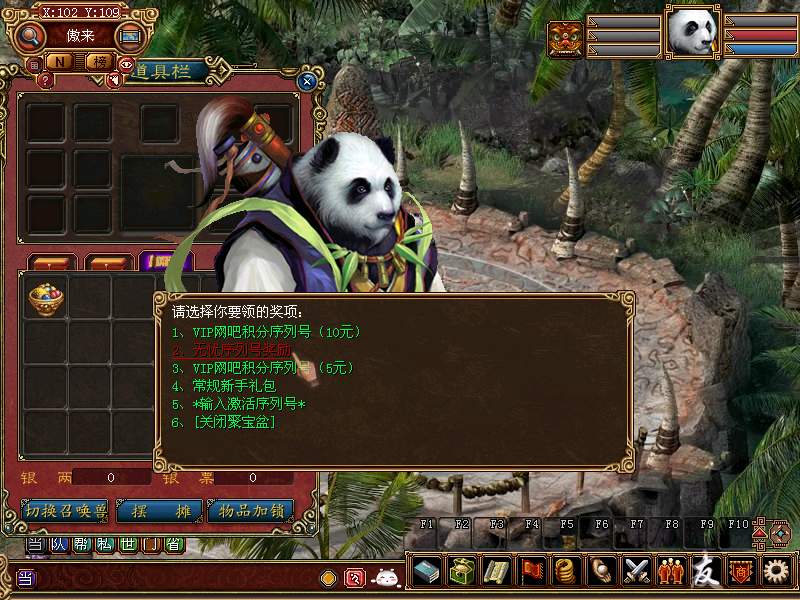Toggle the eye visibility icon
This screenshot has height=600, width=800.
126,64
